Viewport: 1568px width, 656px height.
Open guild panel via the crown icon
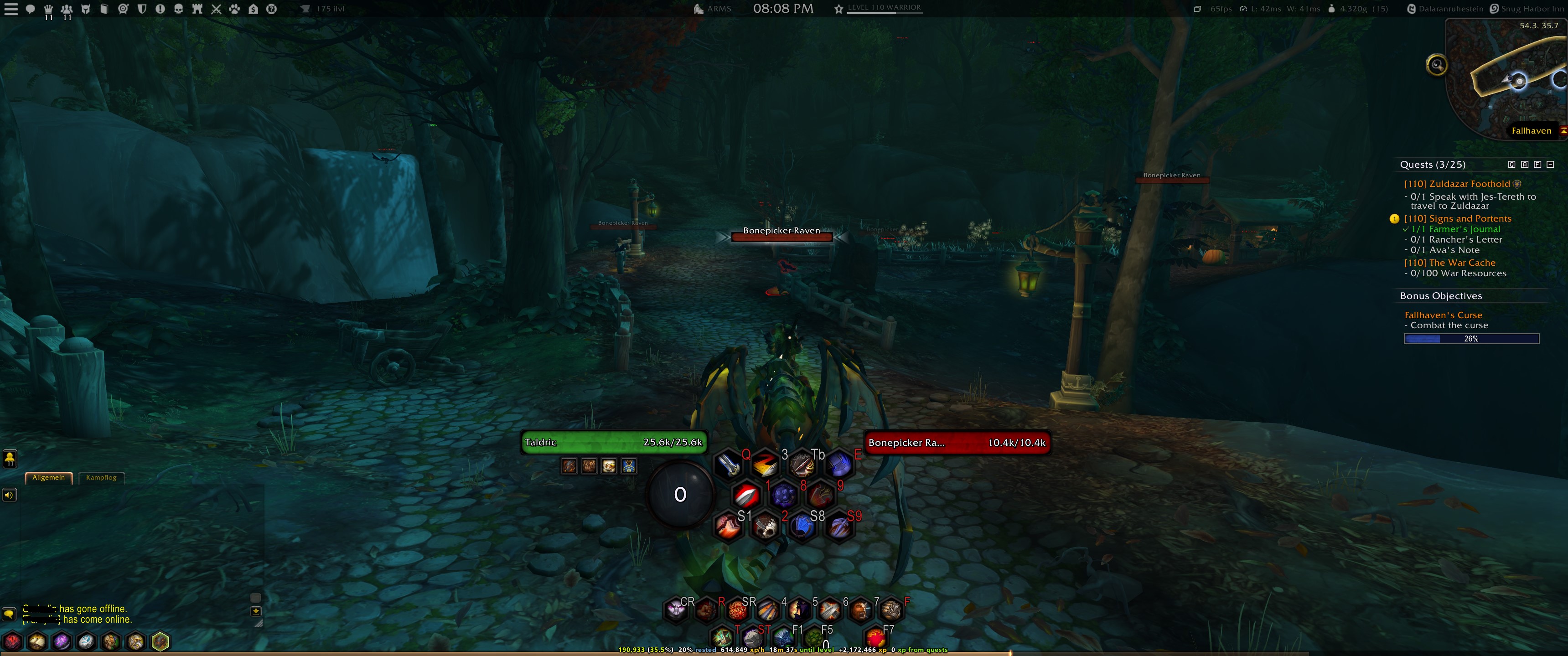[49, 9]
